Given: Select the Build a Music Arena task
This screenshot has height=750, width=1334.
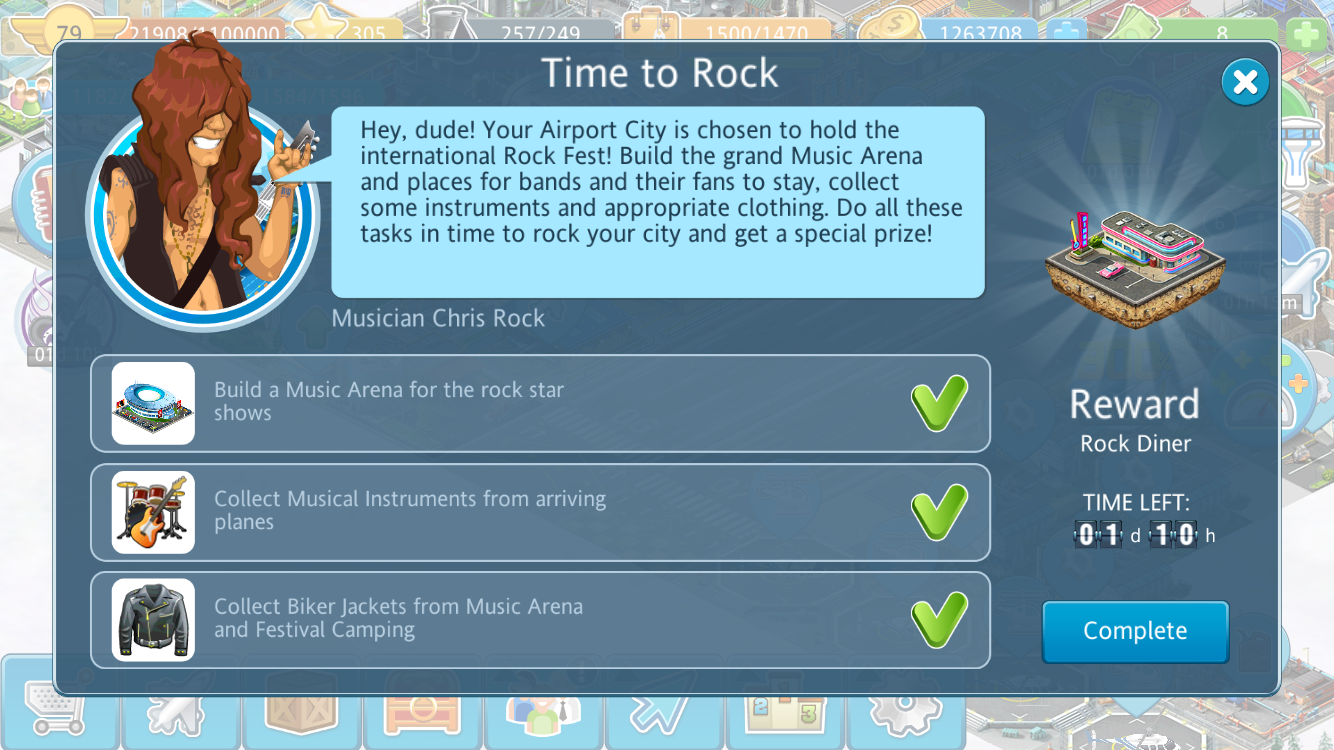Looking at the screenshot, I should (540, 403).
